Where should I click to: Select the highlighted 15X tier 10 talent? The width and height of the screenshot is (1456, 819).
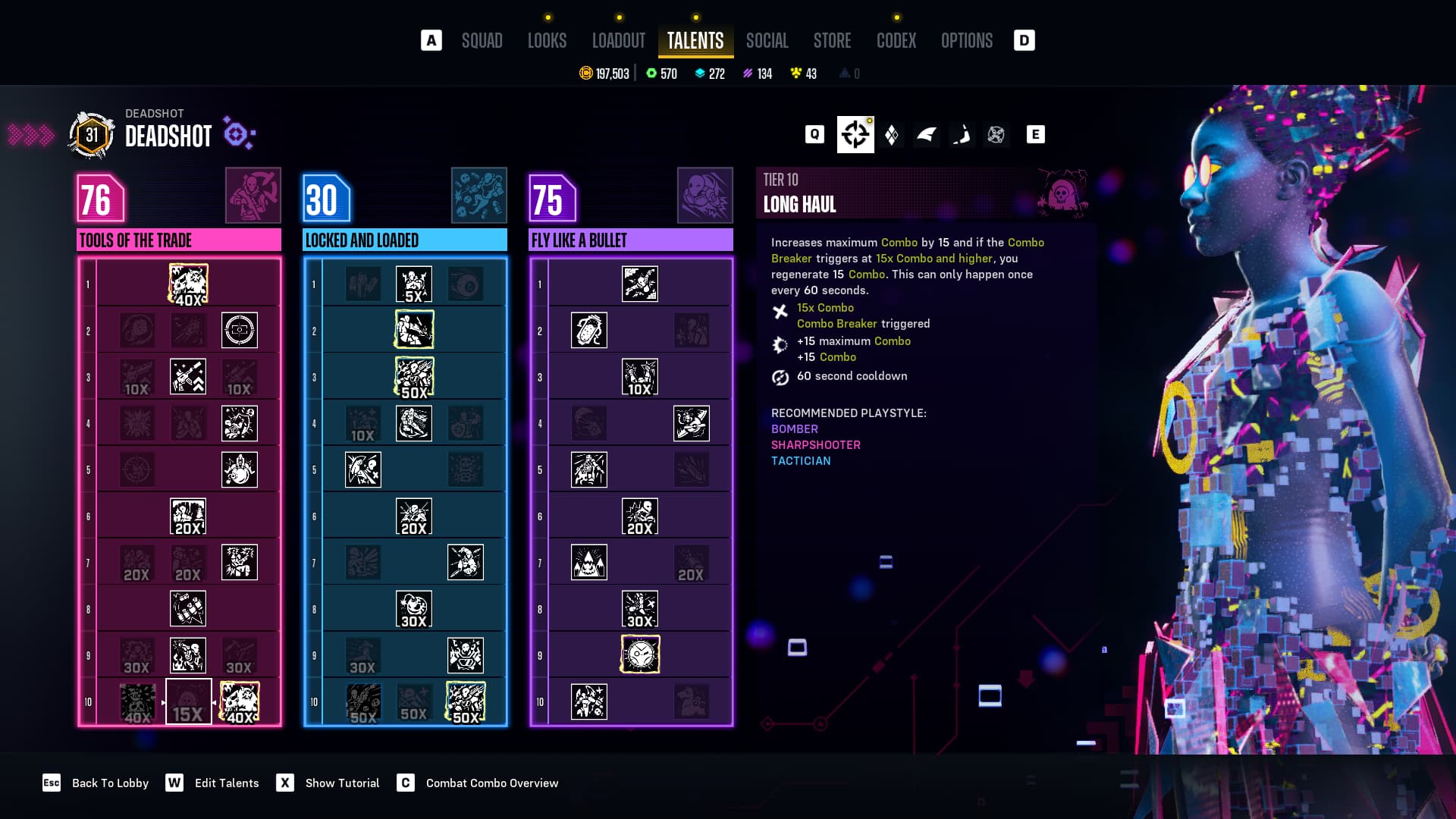pyautogui.click(x=188, y=702)
